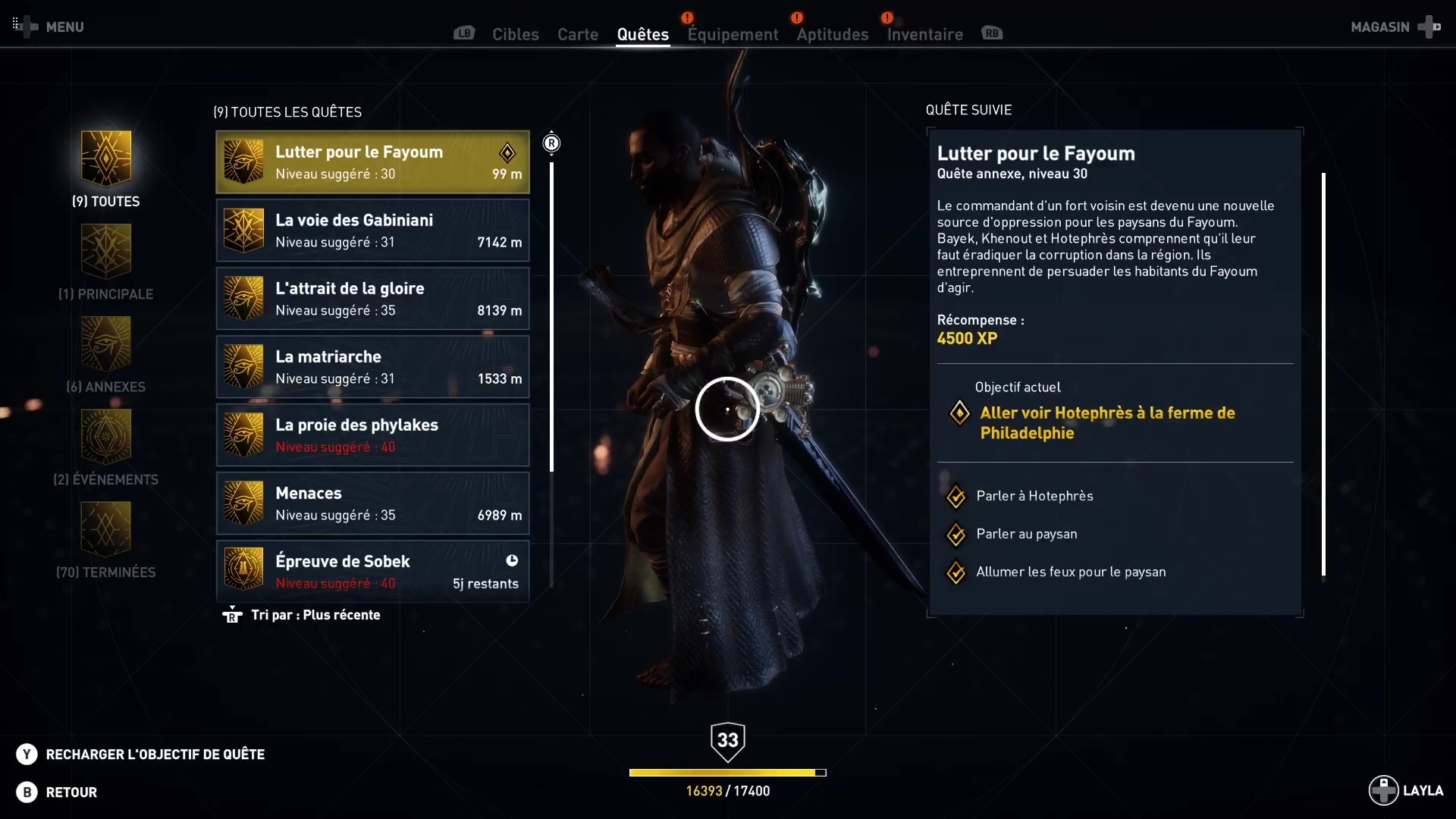Switch to the Cibles tab
The image size is (1456, 819).
point(515,34)
